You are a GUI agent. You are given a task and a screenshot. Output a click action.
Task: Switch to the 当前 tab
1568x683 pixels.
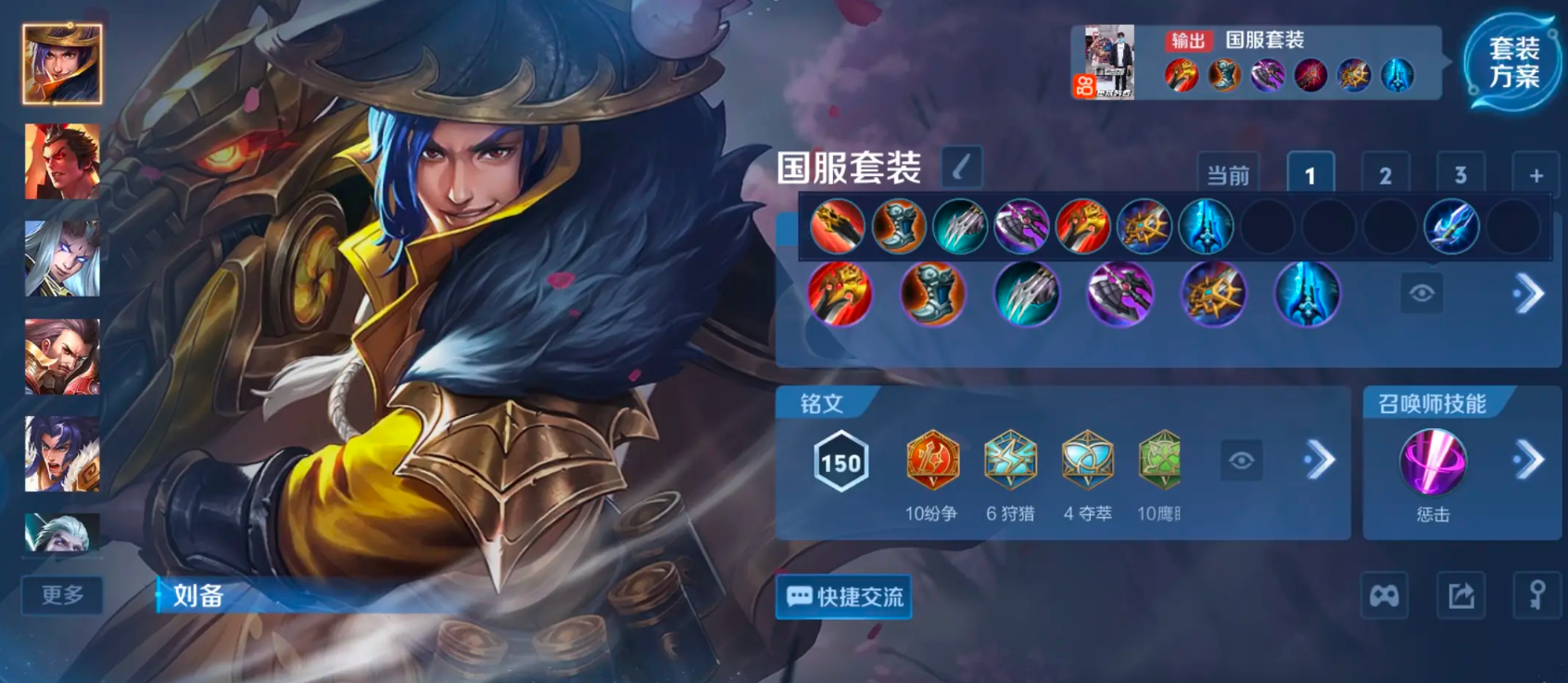tap(1229, 172)
